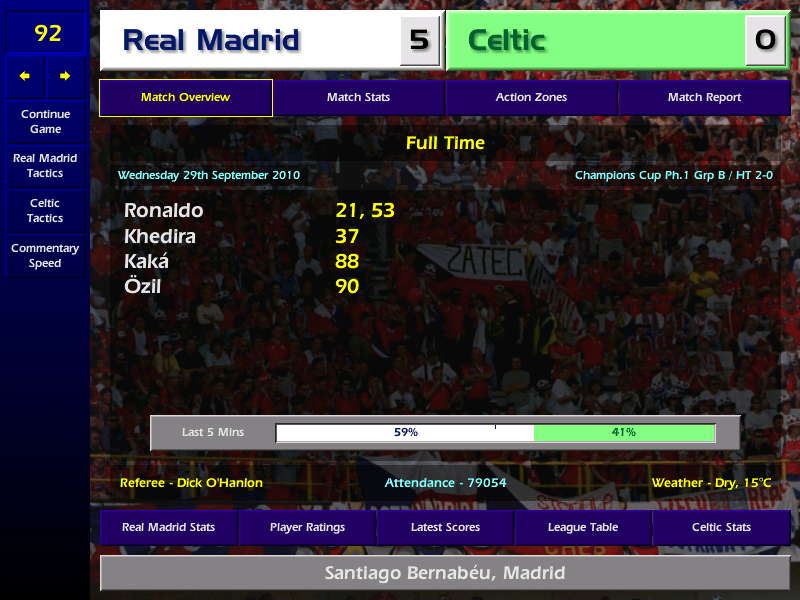Click the right arrow navigation button
The height and width of the screenshot is (600, 800).
click(x=65, y=76)
